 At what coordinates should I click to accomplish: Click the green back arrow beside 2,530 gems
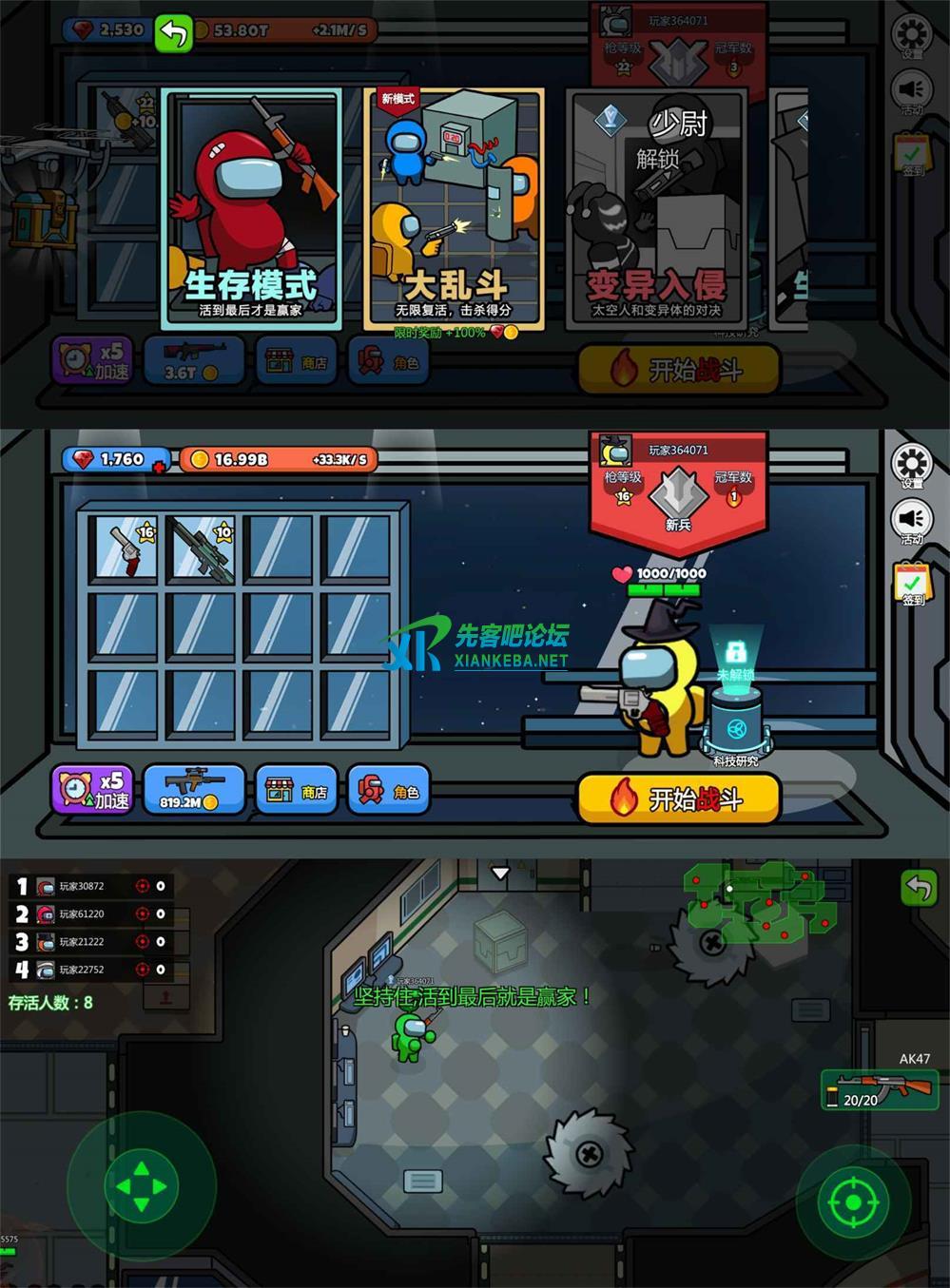click(x=174, y=31)
